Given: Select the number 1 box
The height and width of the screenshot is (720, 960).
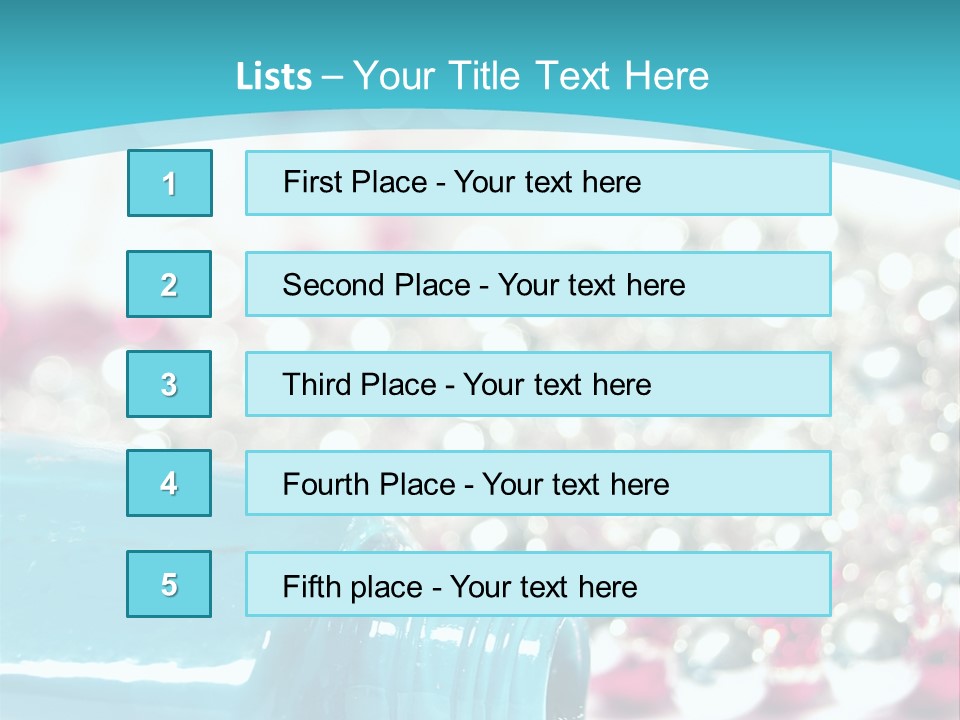Looking at the screenshot, I should [x=170, y=183].
